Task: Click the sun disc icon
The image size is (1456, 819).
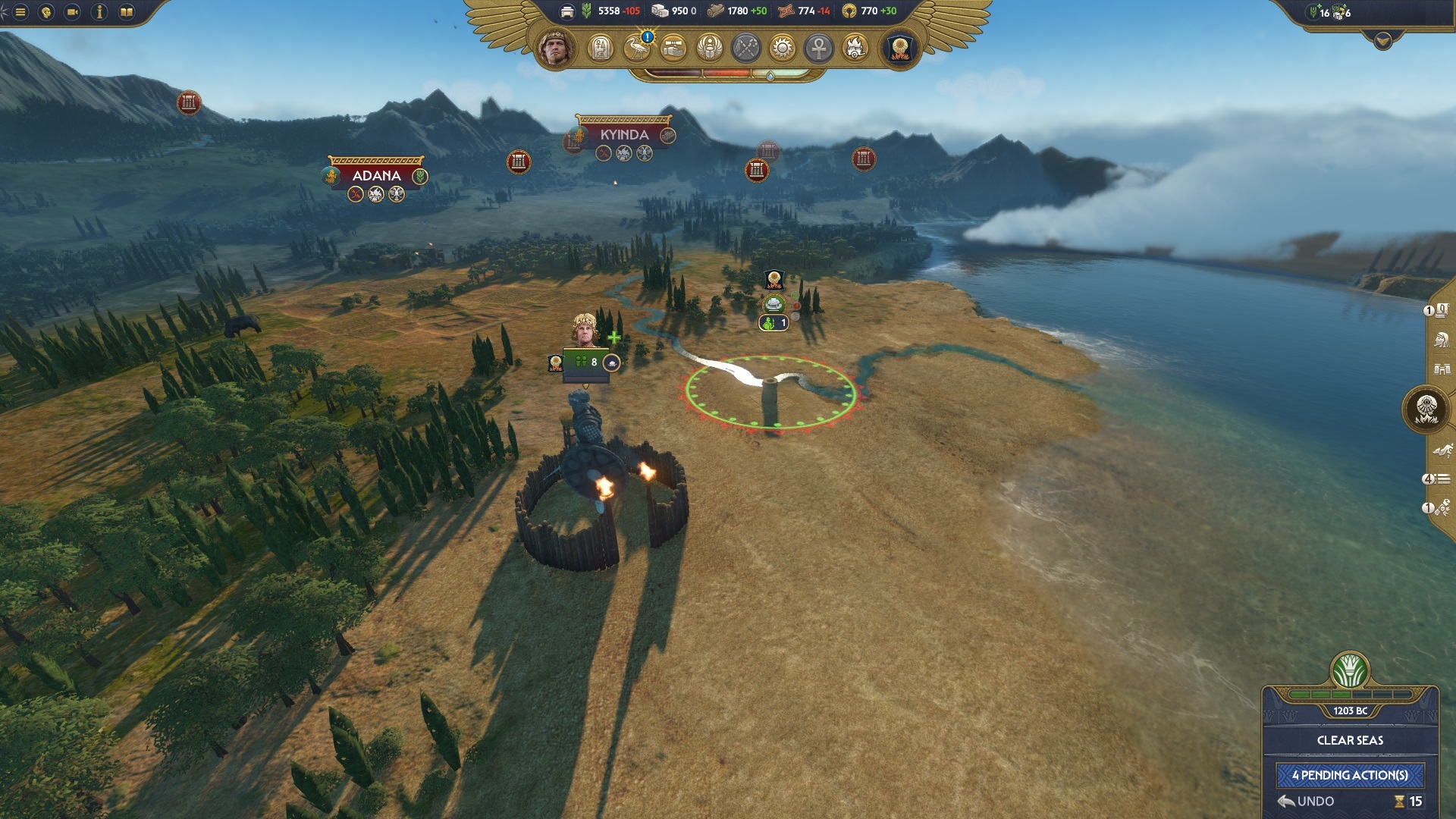Action: 783,49
